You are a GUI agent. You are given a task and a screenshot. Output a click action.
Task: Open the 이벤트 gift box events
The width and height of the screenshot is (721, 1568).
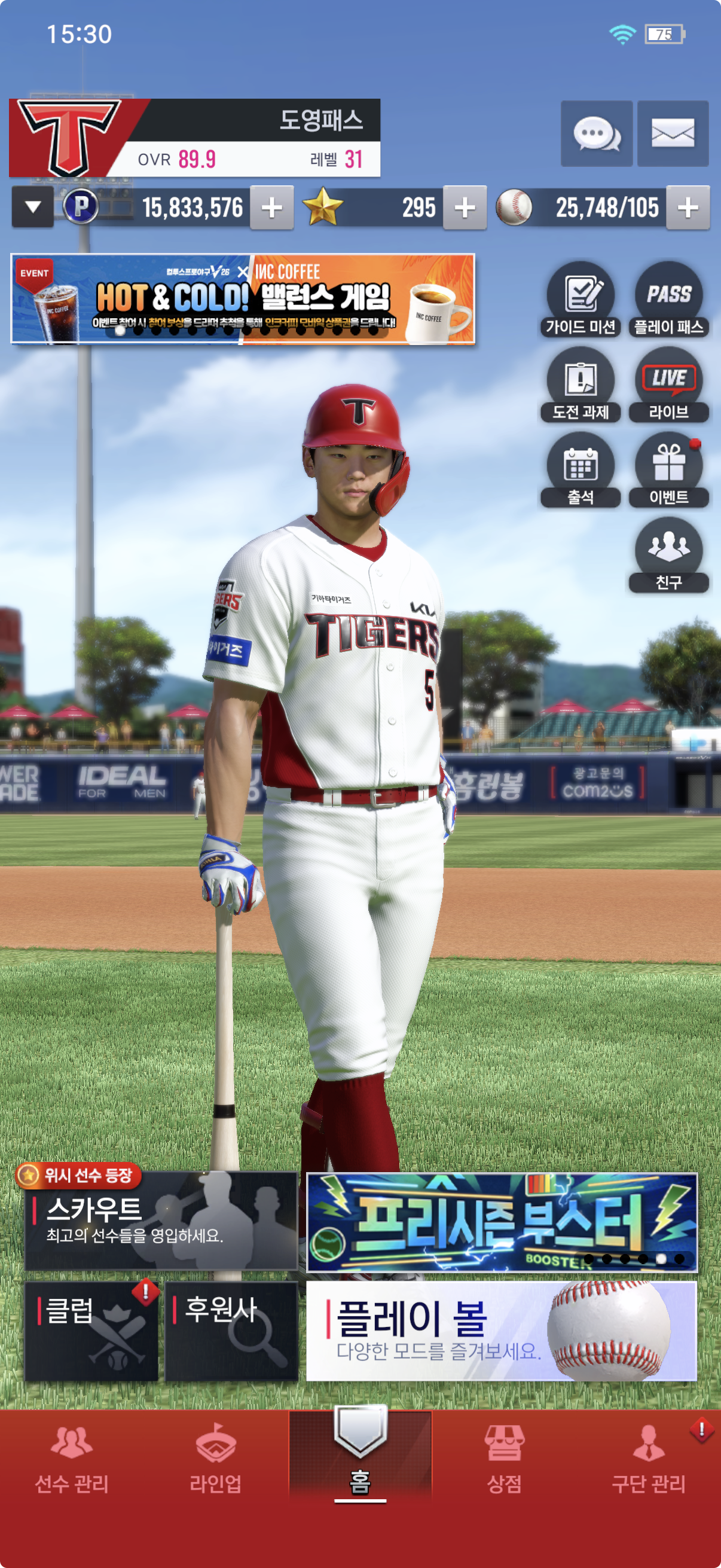pyautogui.click(x=668, y=470)
